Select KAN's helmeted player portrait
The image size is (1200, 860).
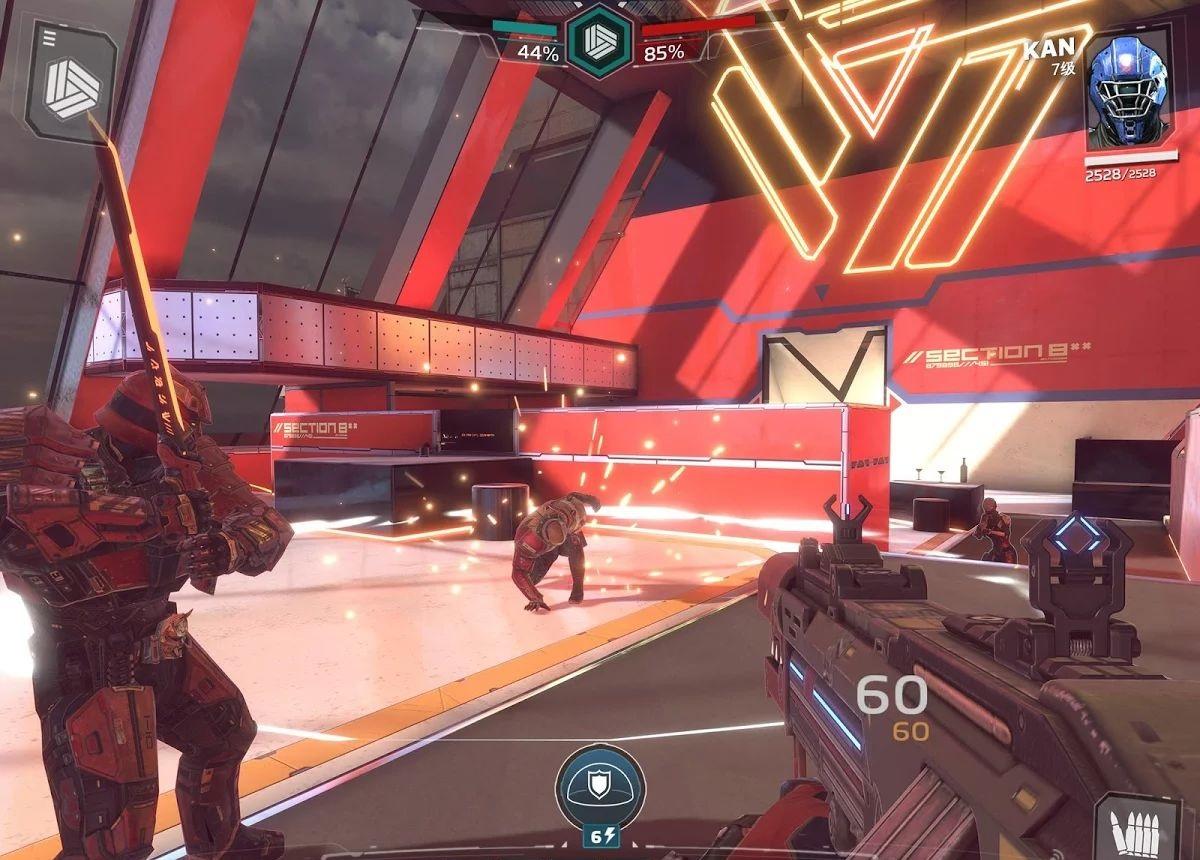[x=1126, y=94]
